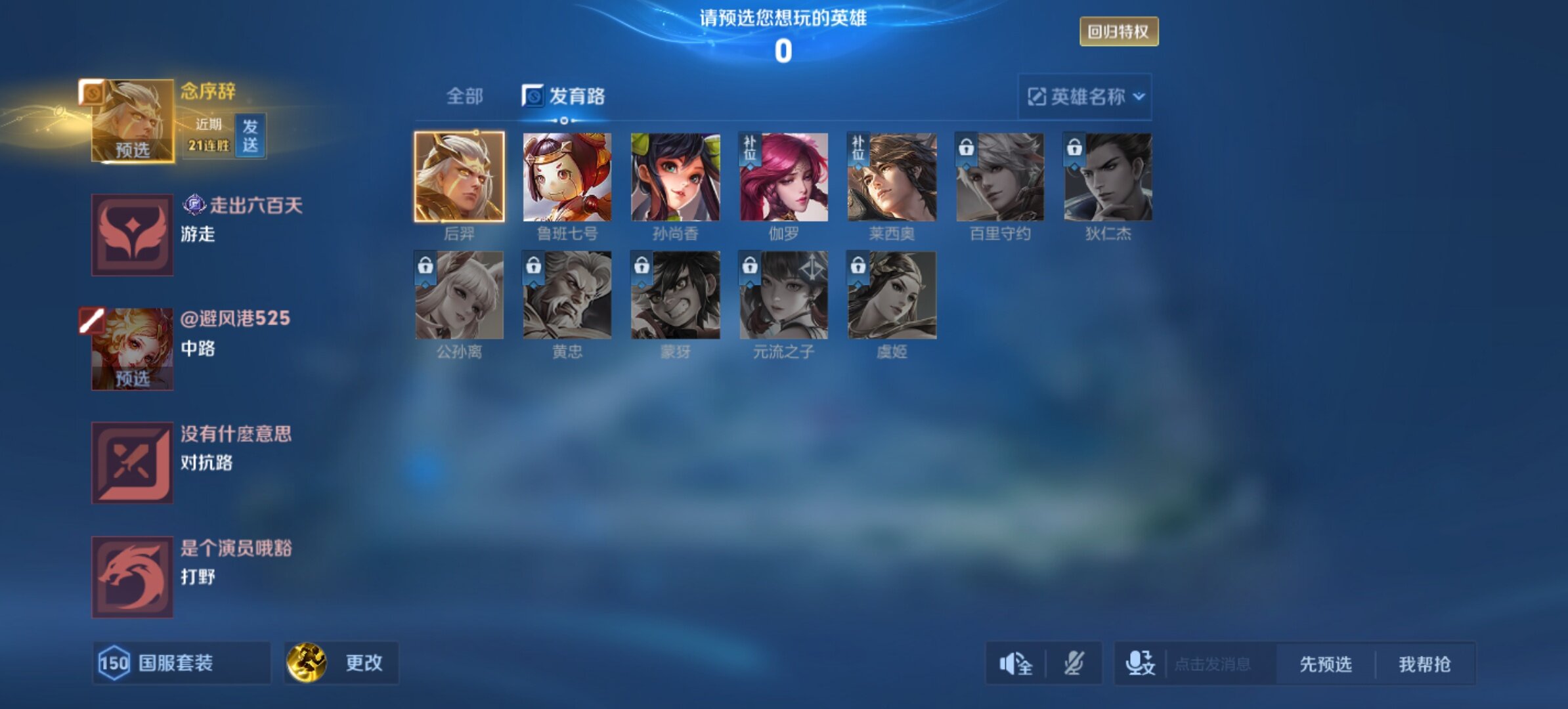The height and width of the screenshot is (709, 1568).
Task: Select hero 莱西奥 portrait
Action: pyautogui.click(x=892, y=177)
